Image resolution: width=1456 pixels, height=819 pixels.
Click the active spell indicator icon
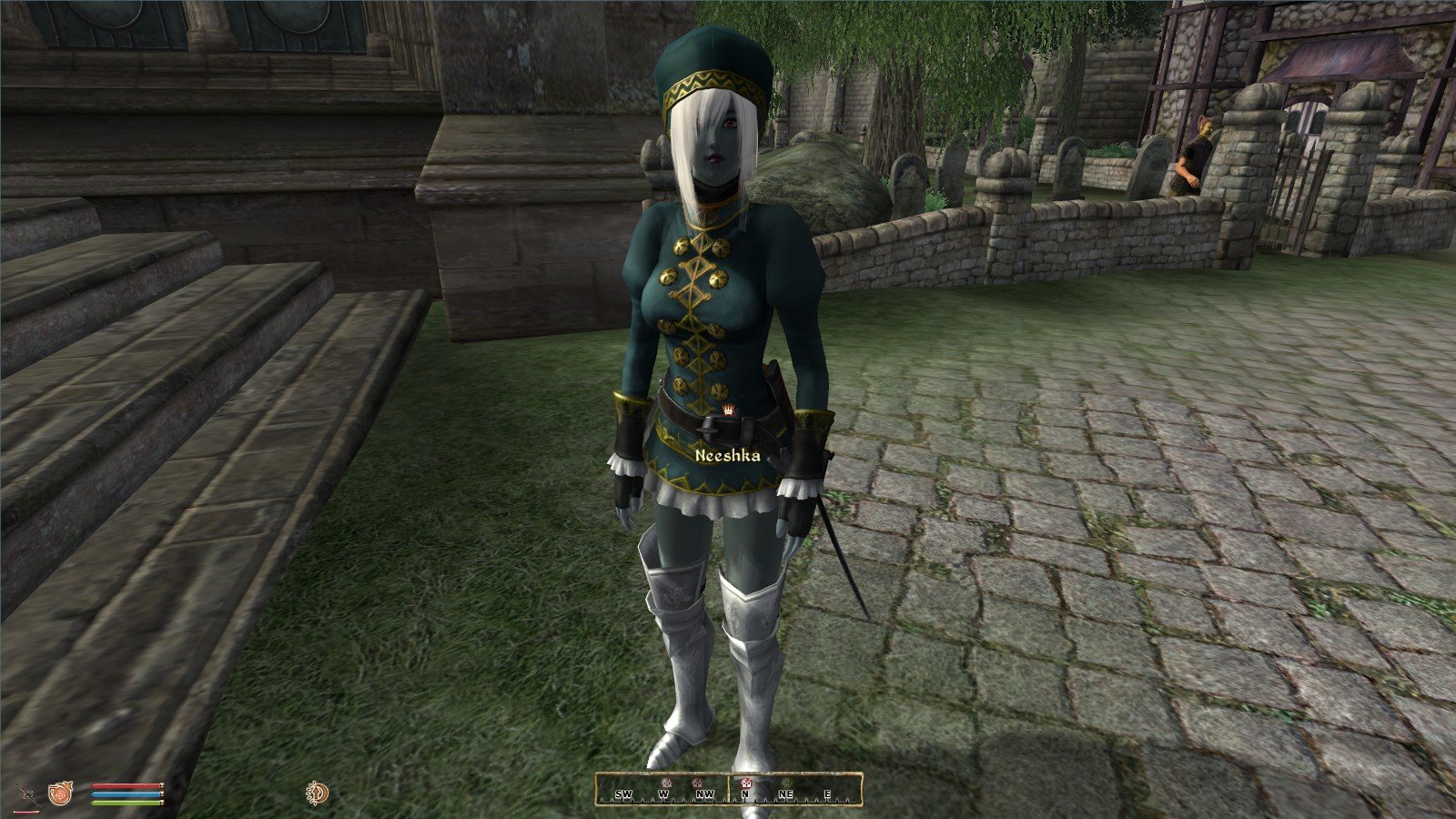60,794
